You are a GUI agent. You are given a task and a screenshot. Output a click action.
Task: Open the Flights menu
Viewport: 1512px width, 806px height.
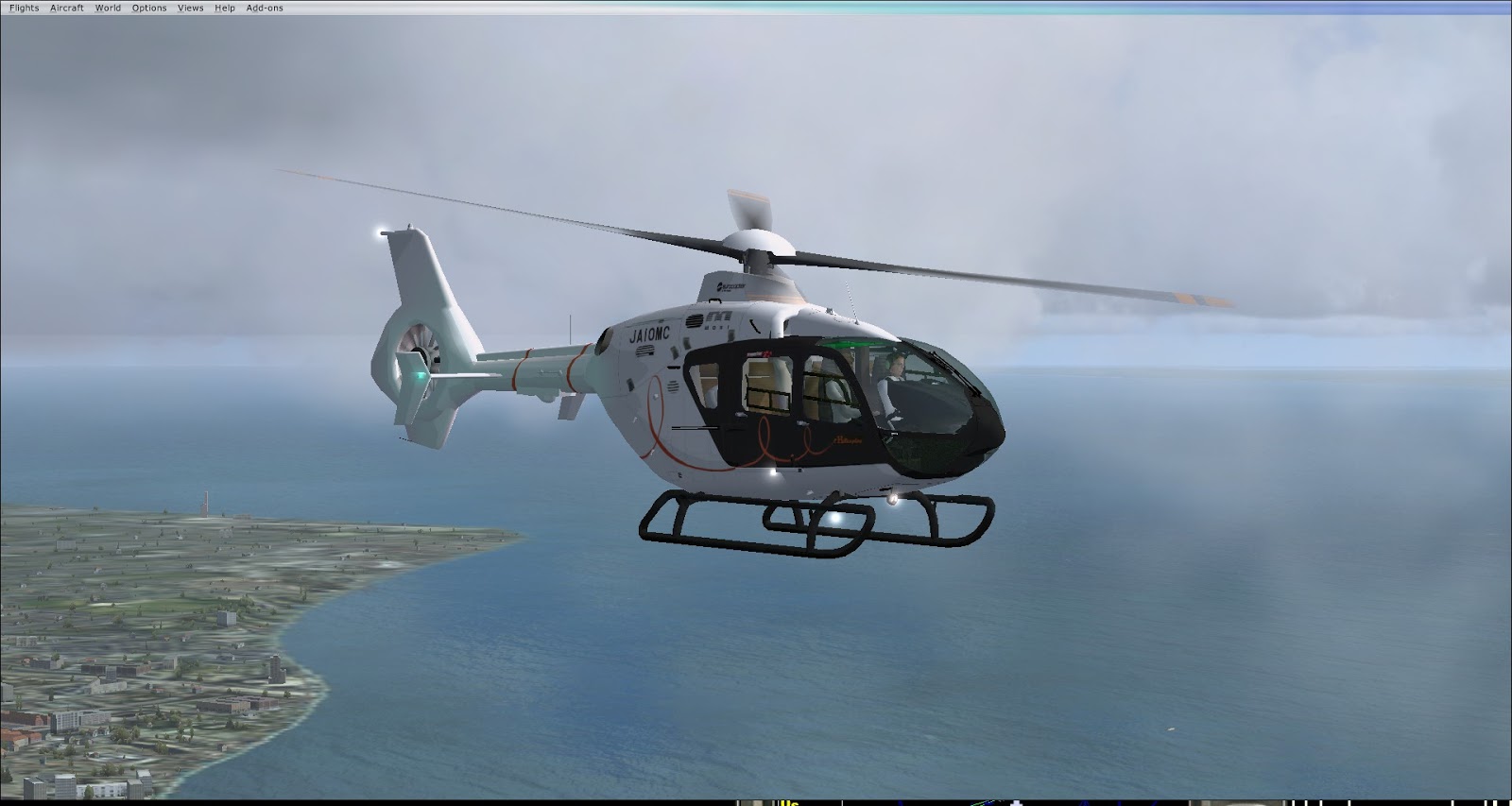point(25,8)
